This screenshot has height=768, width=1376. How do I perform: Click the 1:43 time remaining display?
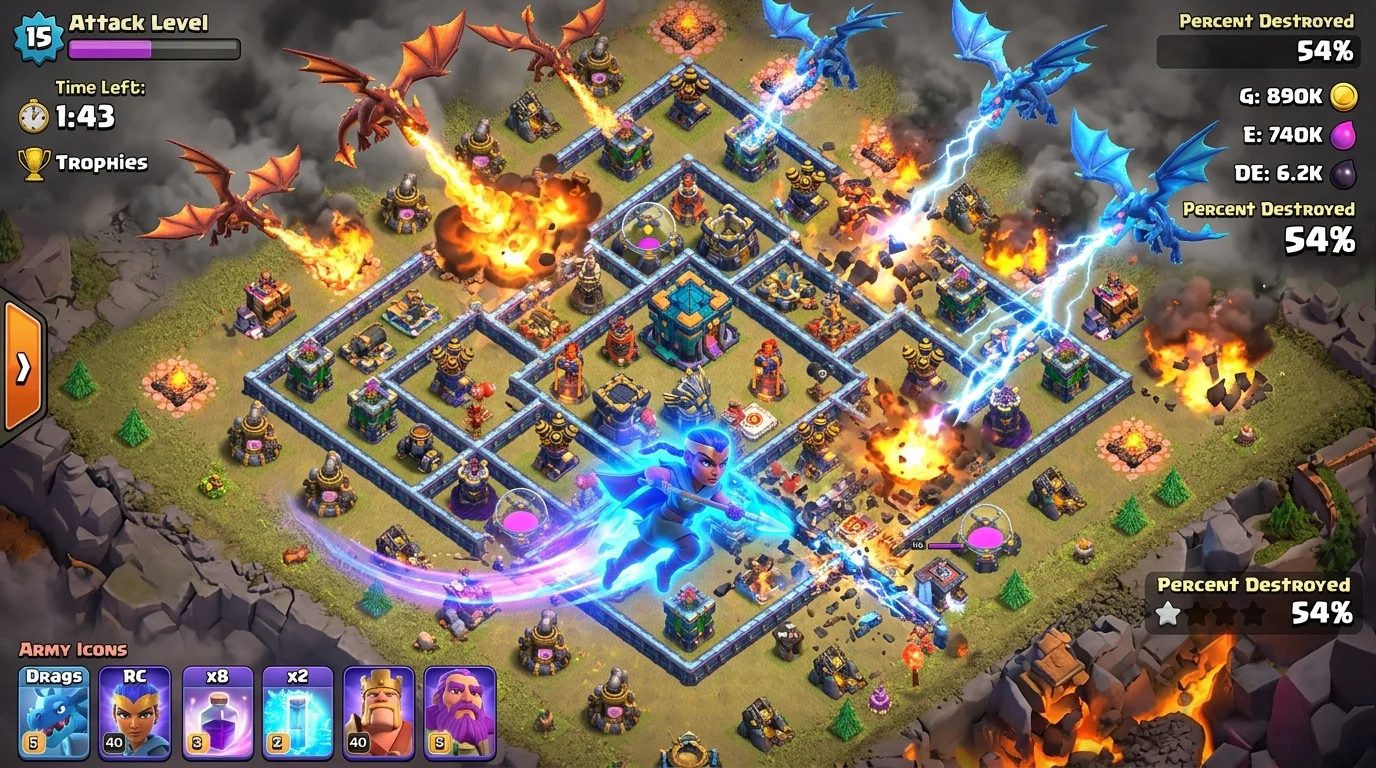88,116
